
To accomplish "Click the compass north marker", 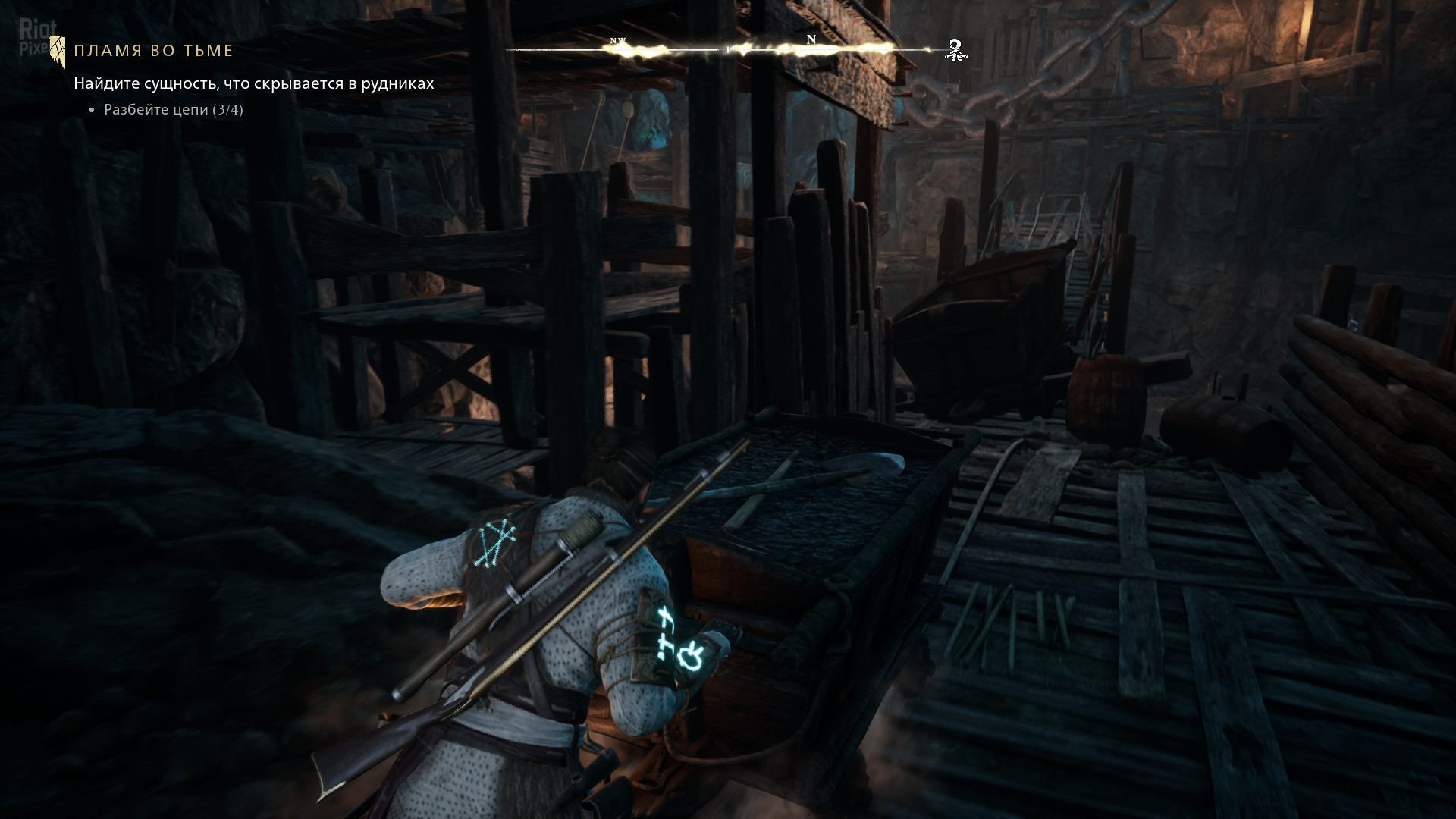I will pos(811,40).
